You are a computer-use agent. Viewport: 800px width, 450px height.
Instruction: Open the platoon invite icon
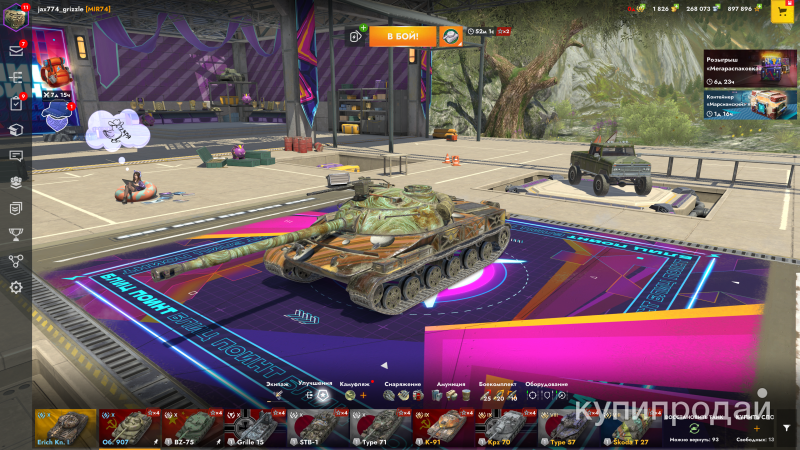point(354,36)
